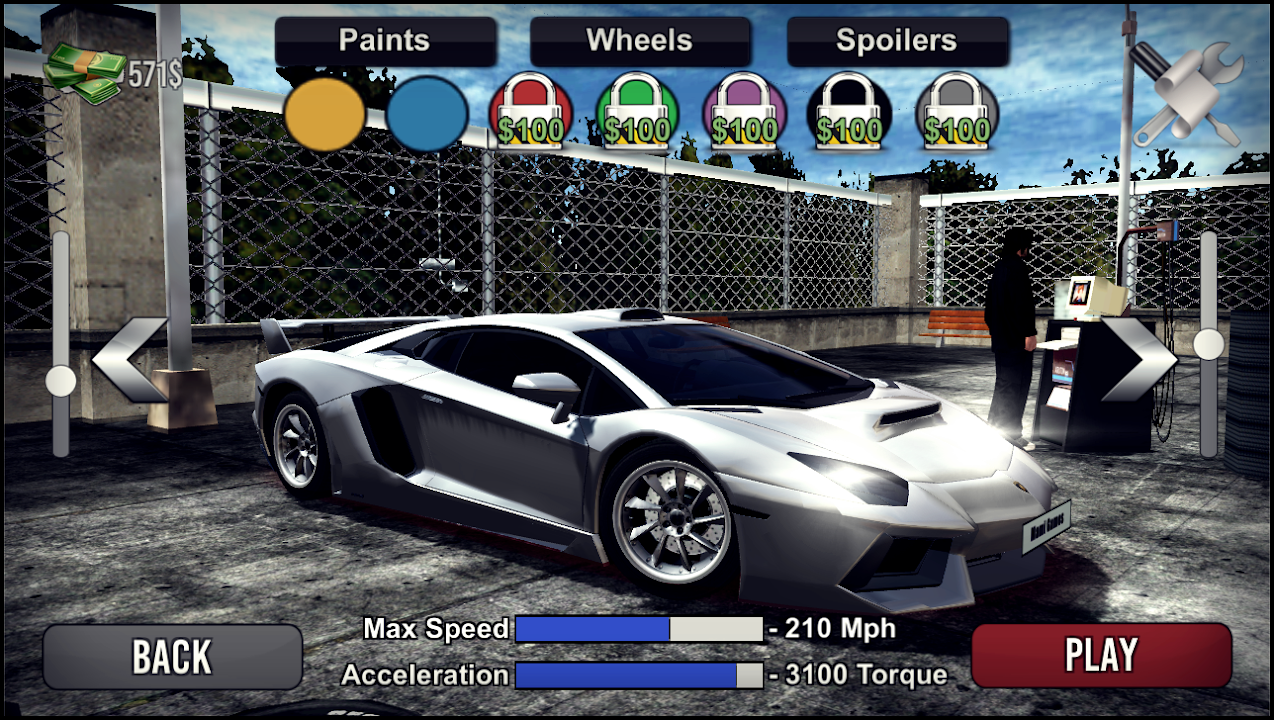
Task: Open the Paints category
Action: pyautogui.click(x=385, y=42)
